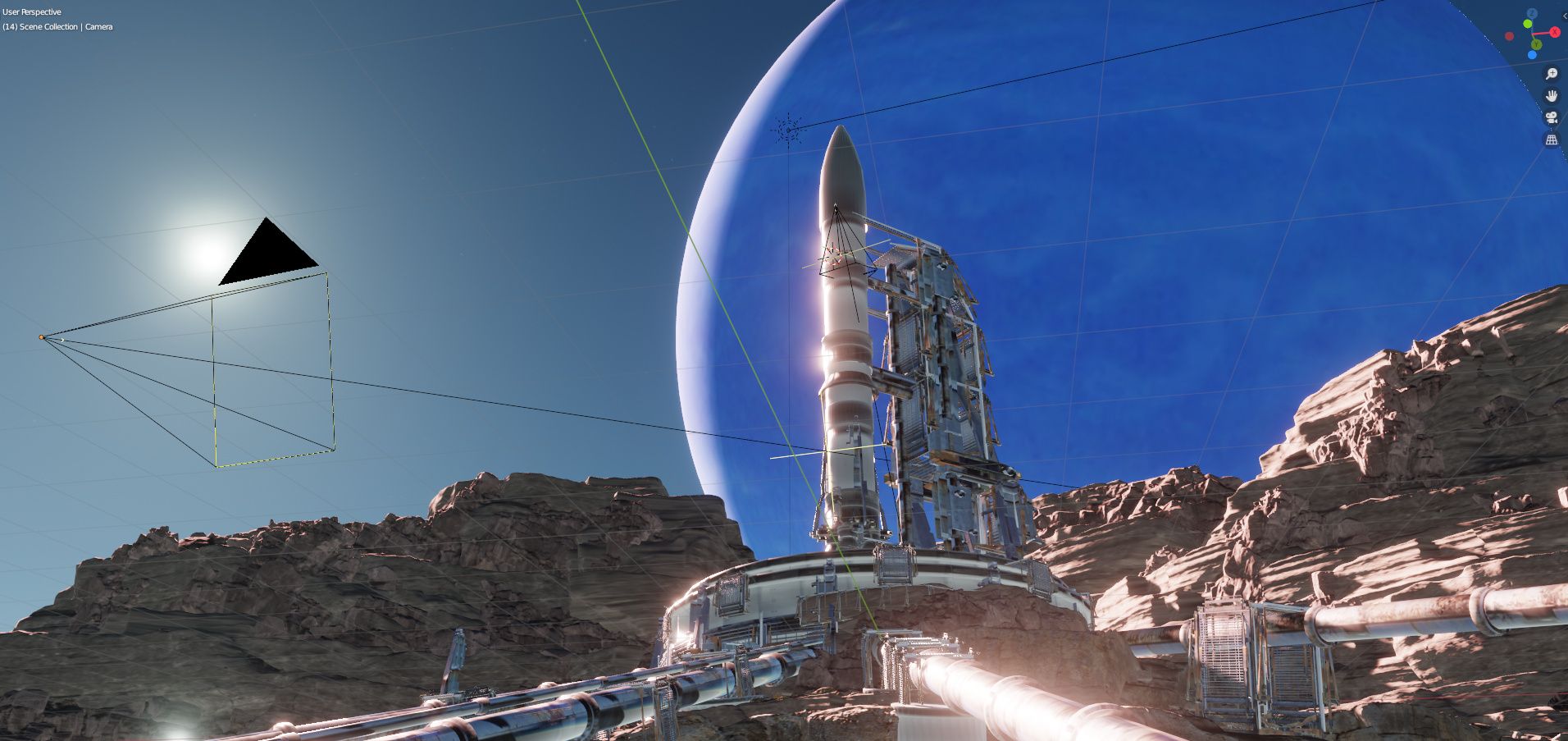Click the magnifier zoom view button
Image resolution: width=1568 pixels, height=741 pixels.
pos(1551,74)
